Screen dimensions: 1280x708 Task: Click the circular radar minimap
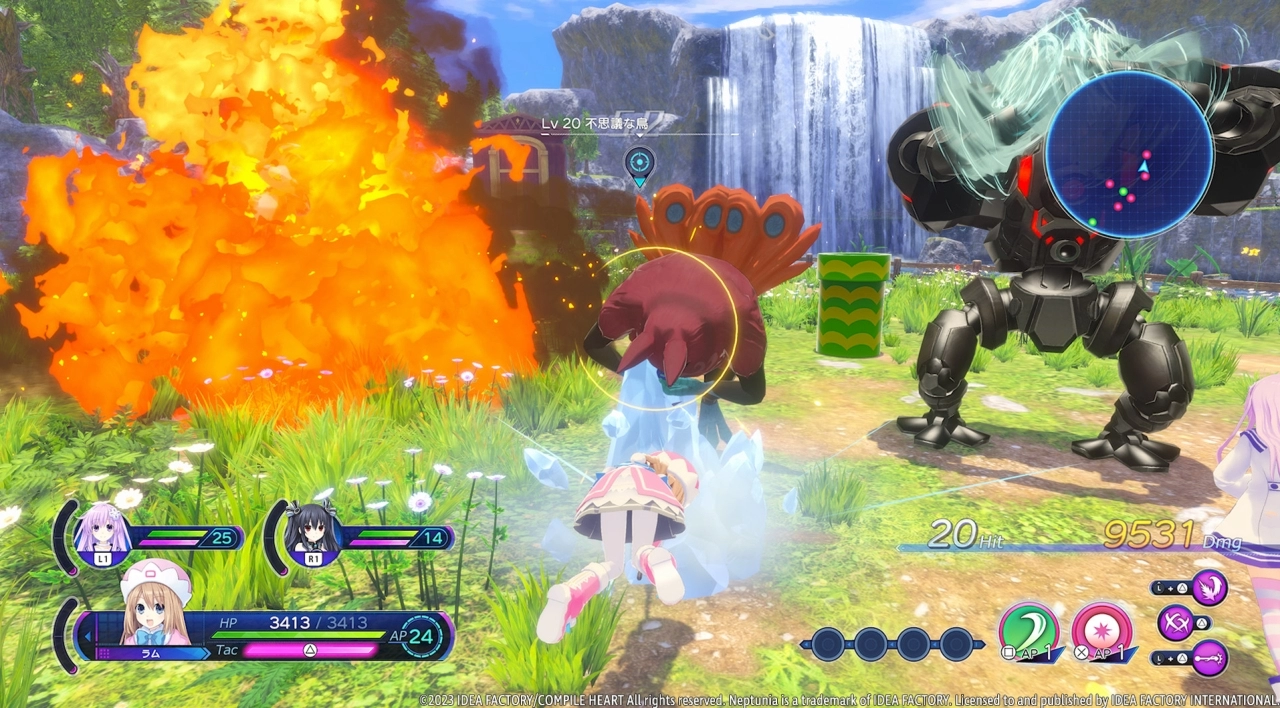point(1129,154)
